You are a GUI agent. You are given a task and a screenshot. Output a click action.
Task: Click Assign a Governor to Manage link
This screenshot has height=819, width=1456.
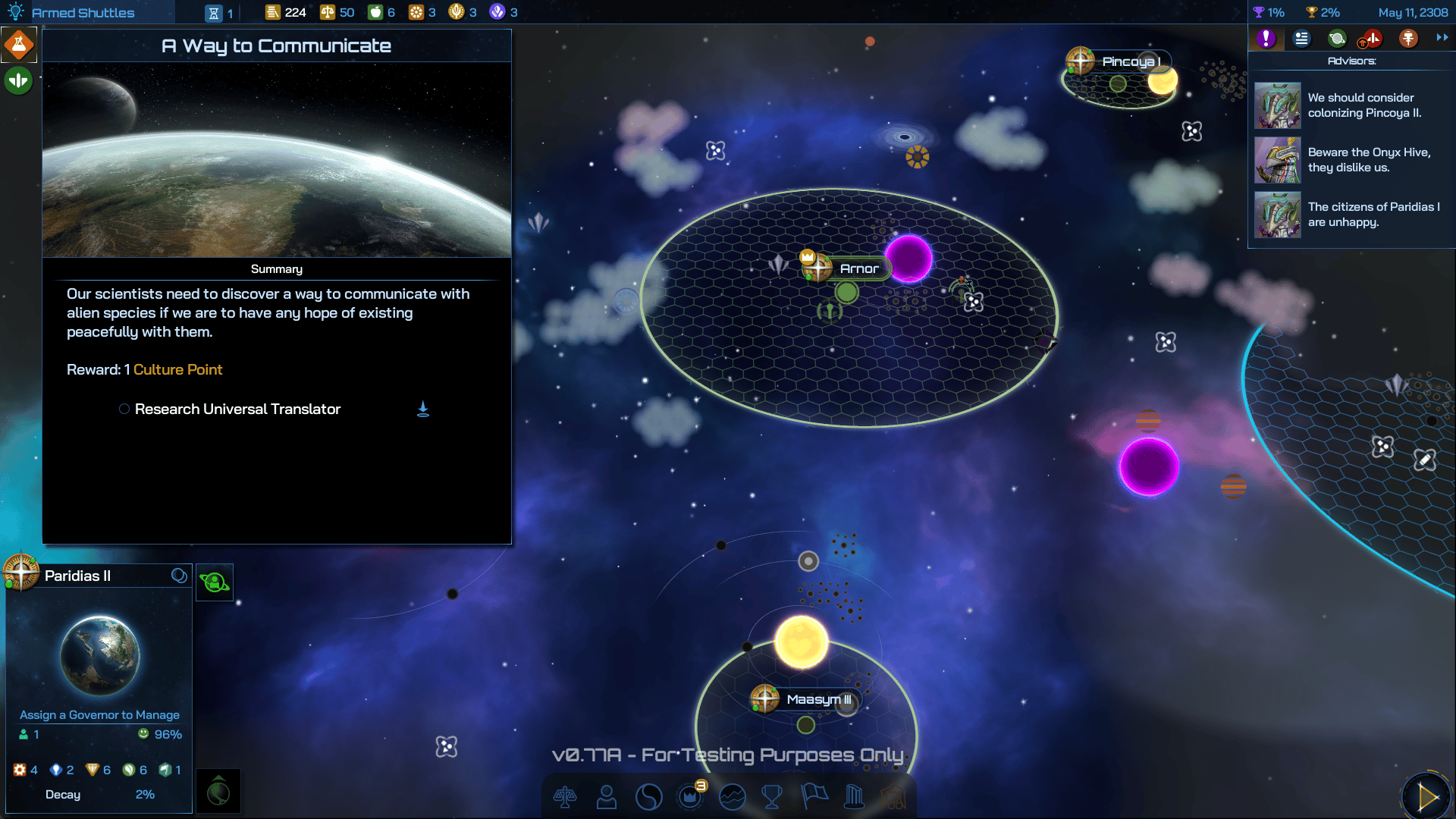tap(99, 714)
